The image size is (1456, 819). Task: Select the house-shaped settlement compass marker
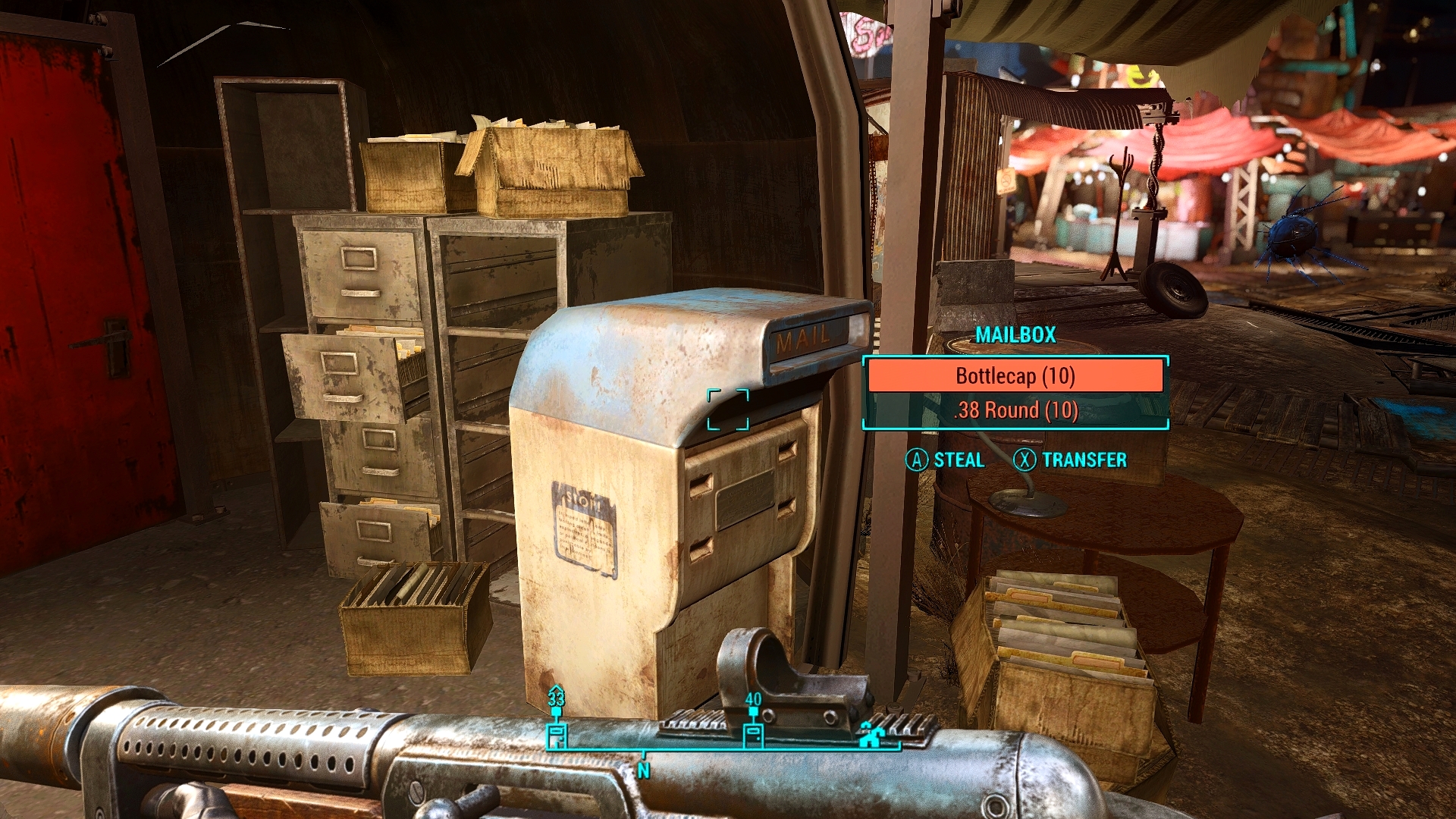869,734
